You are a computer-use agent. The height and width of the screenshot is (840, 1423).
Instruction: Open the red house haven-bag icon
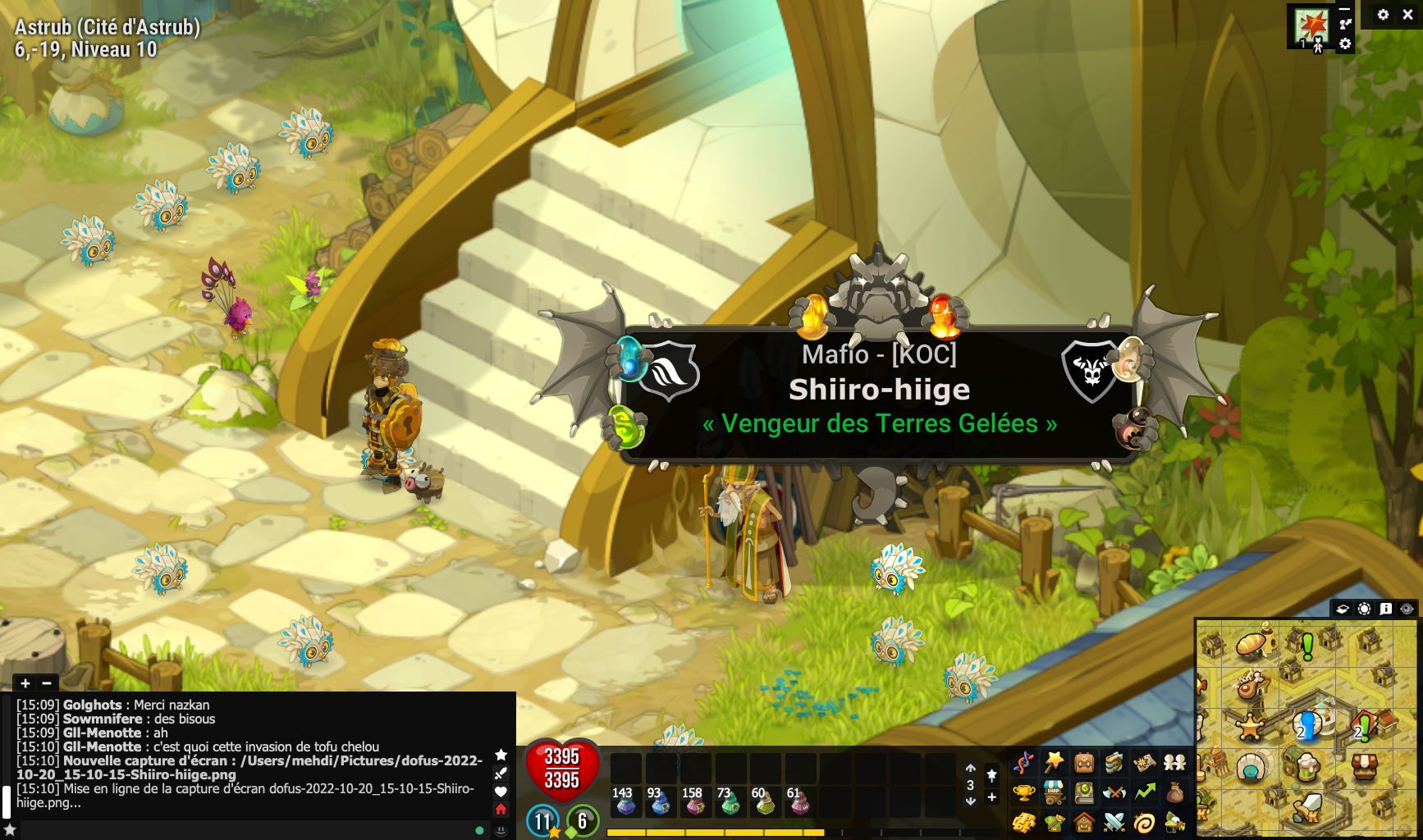pos(1084,821)
